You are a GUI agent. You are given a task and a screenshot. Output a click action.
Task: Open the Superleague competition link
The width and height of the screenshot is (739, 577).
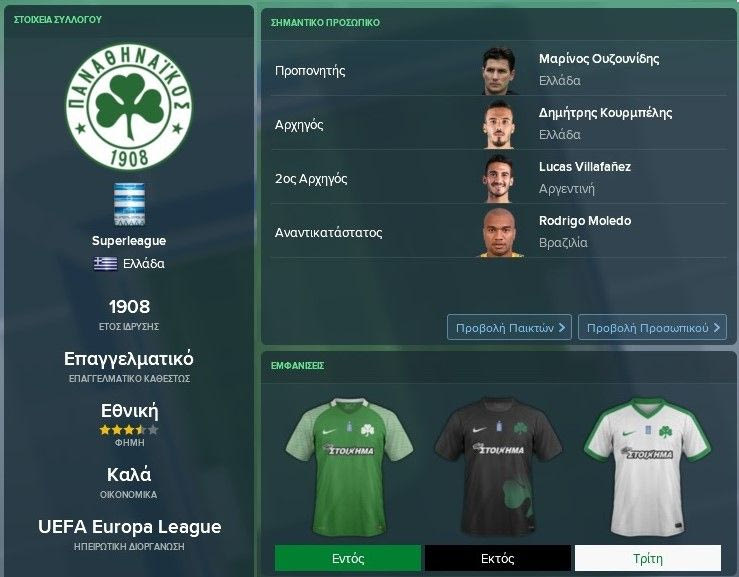point(128,241)
